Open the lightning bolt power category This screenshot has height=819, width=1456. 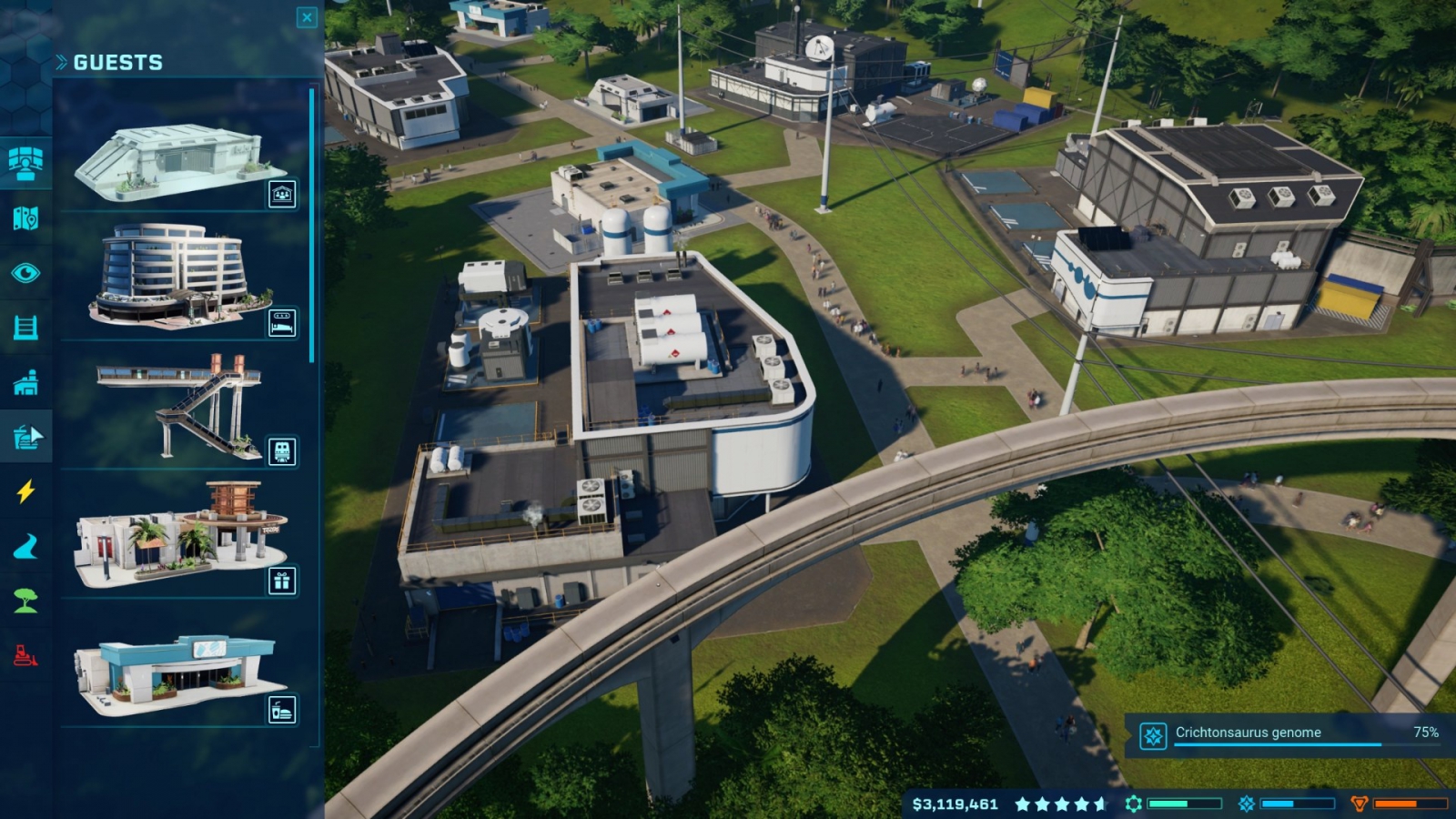[25, 492]
